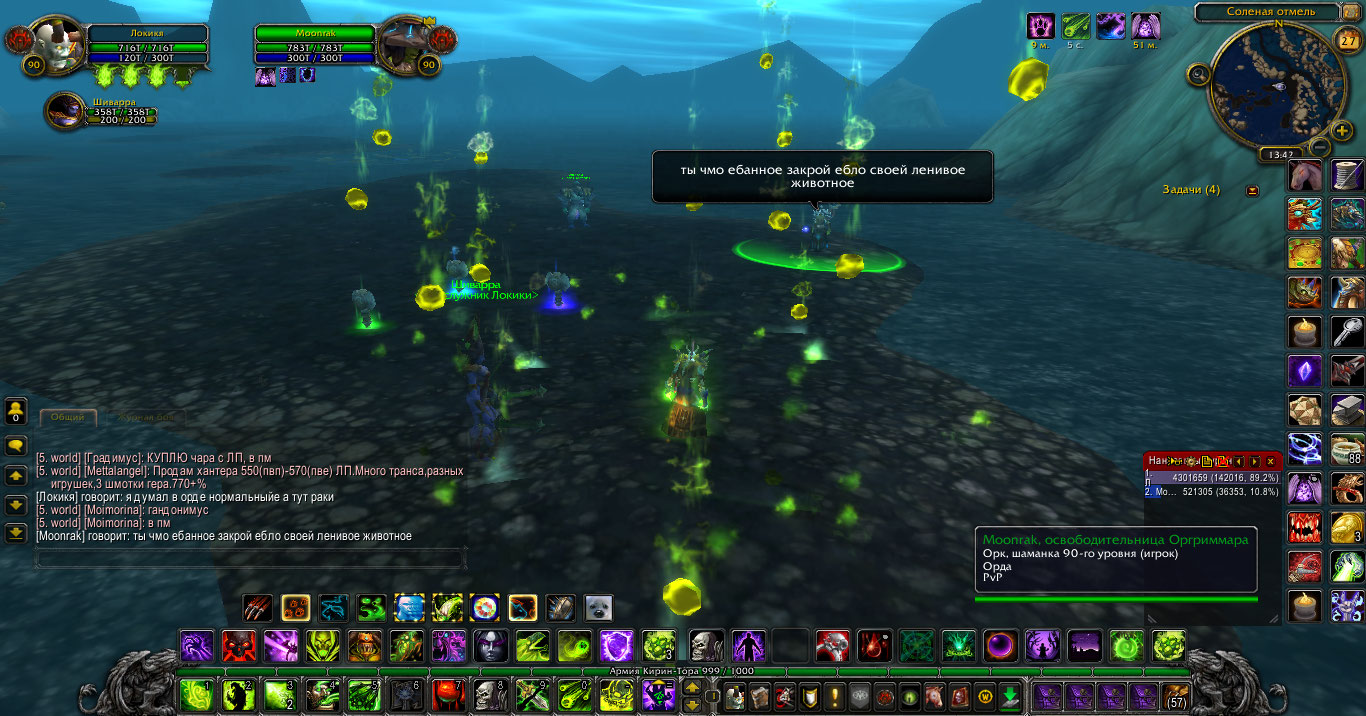Screen dimensions: 1366x716
Task: Close the damage meter window
Action: pyautogui.click(x=1271, y=461)
